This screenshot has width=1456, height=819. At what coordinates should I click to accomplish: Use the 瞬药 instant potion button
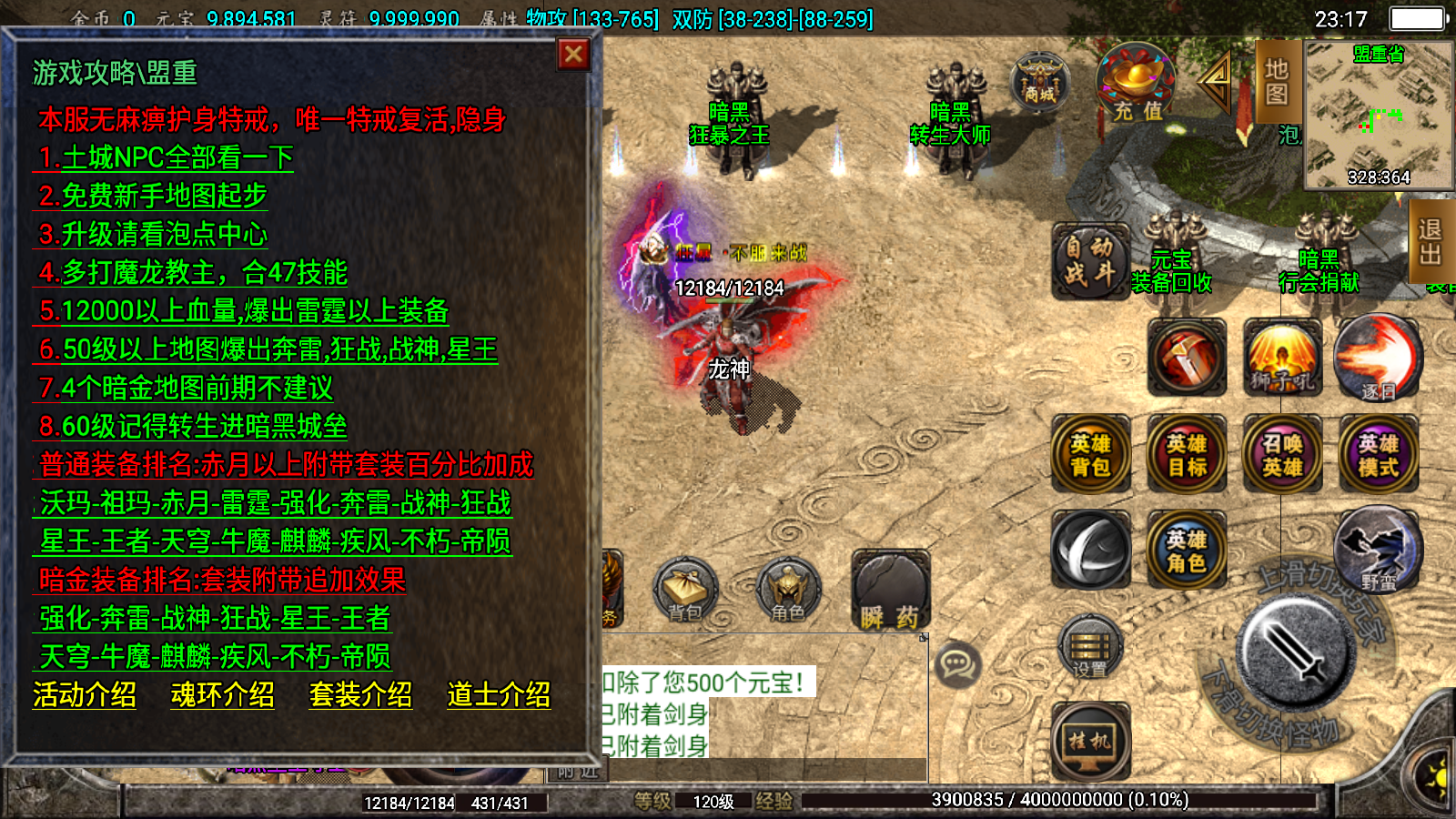pyautogui.click(x=890, y=591)
